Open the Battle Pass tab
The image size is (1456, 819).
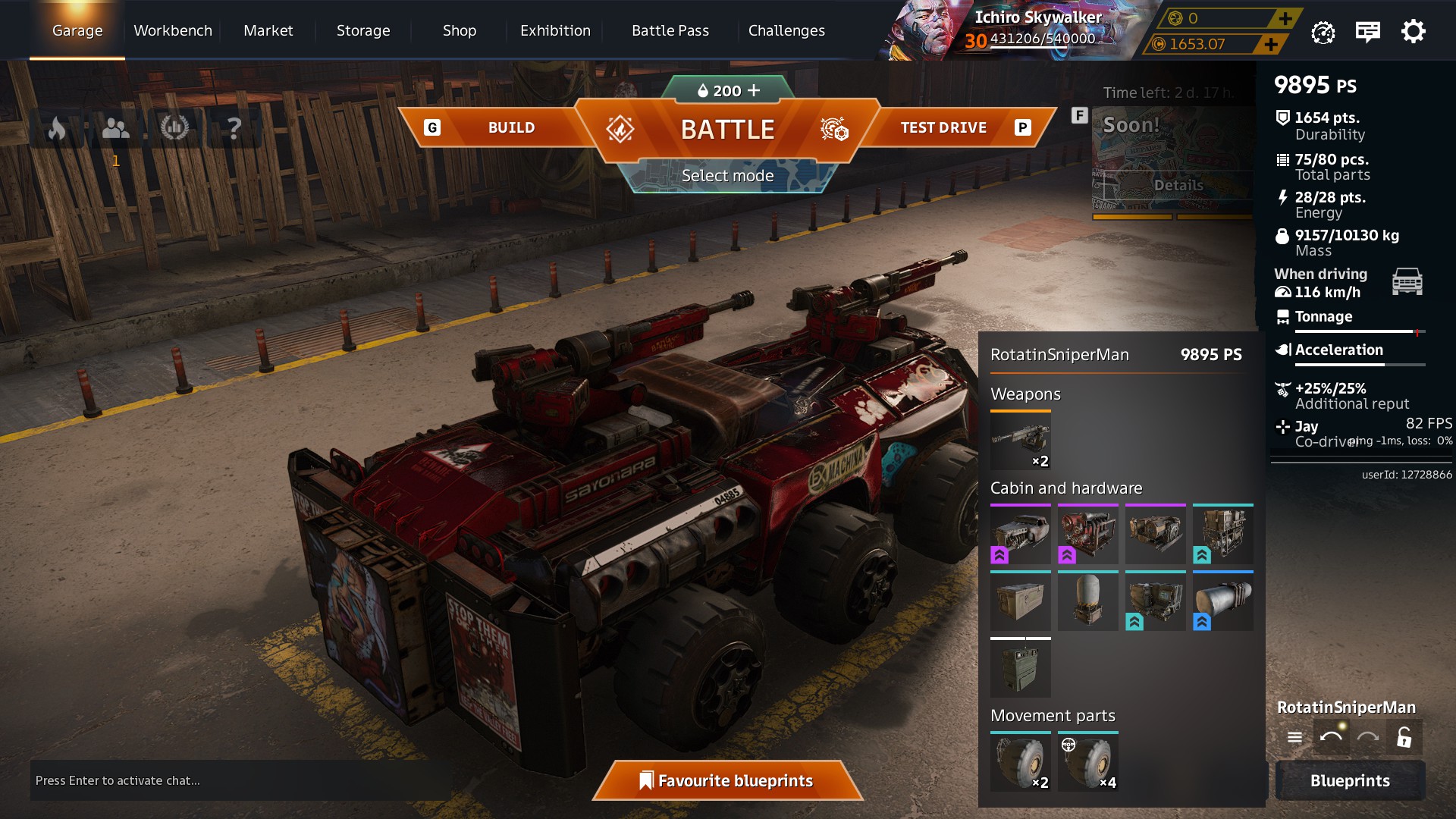point(670,31)
